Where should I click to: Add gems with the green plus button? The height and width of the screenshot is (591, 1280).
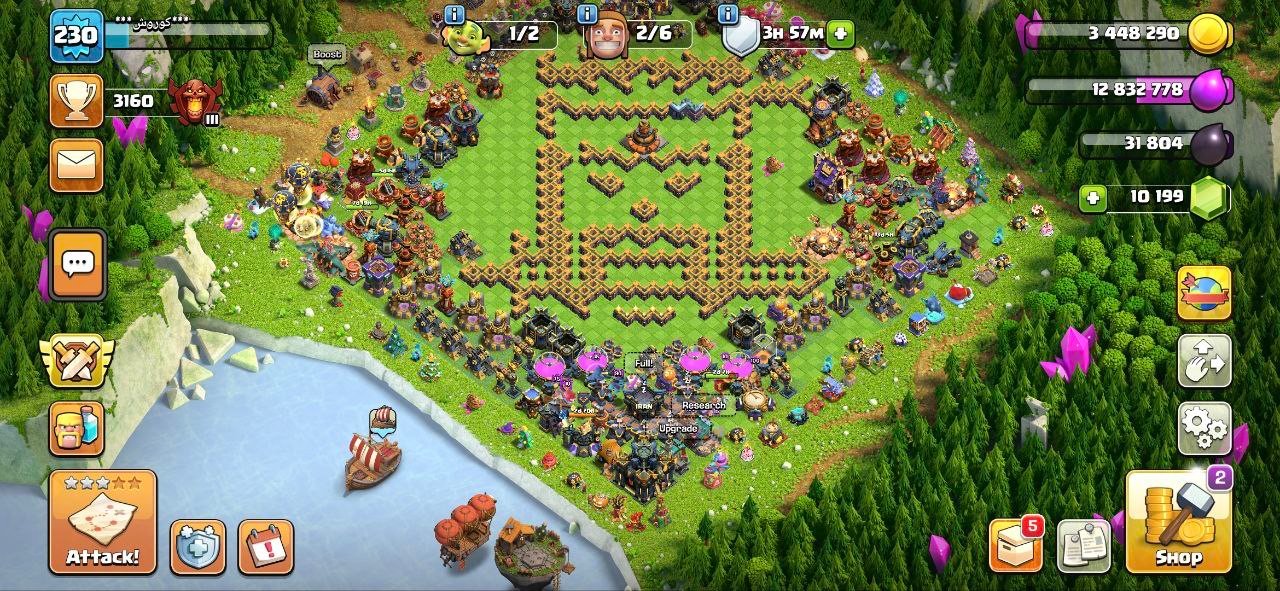(1093, 198)
